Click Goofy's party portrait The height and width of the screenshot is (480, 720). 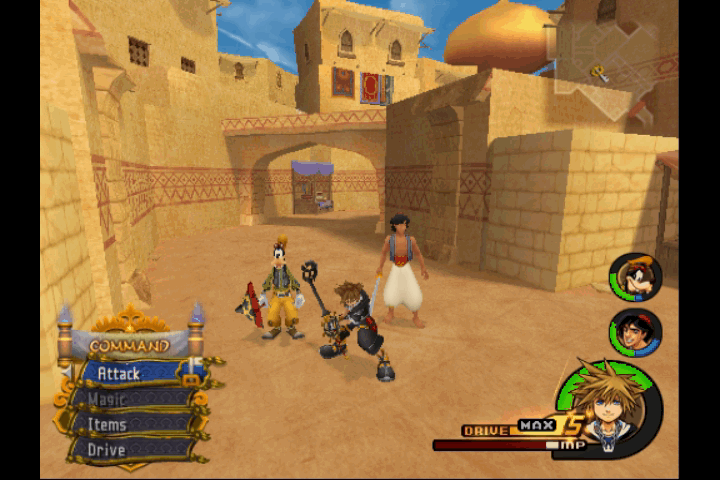(x=635, y=277)
